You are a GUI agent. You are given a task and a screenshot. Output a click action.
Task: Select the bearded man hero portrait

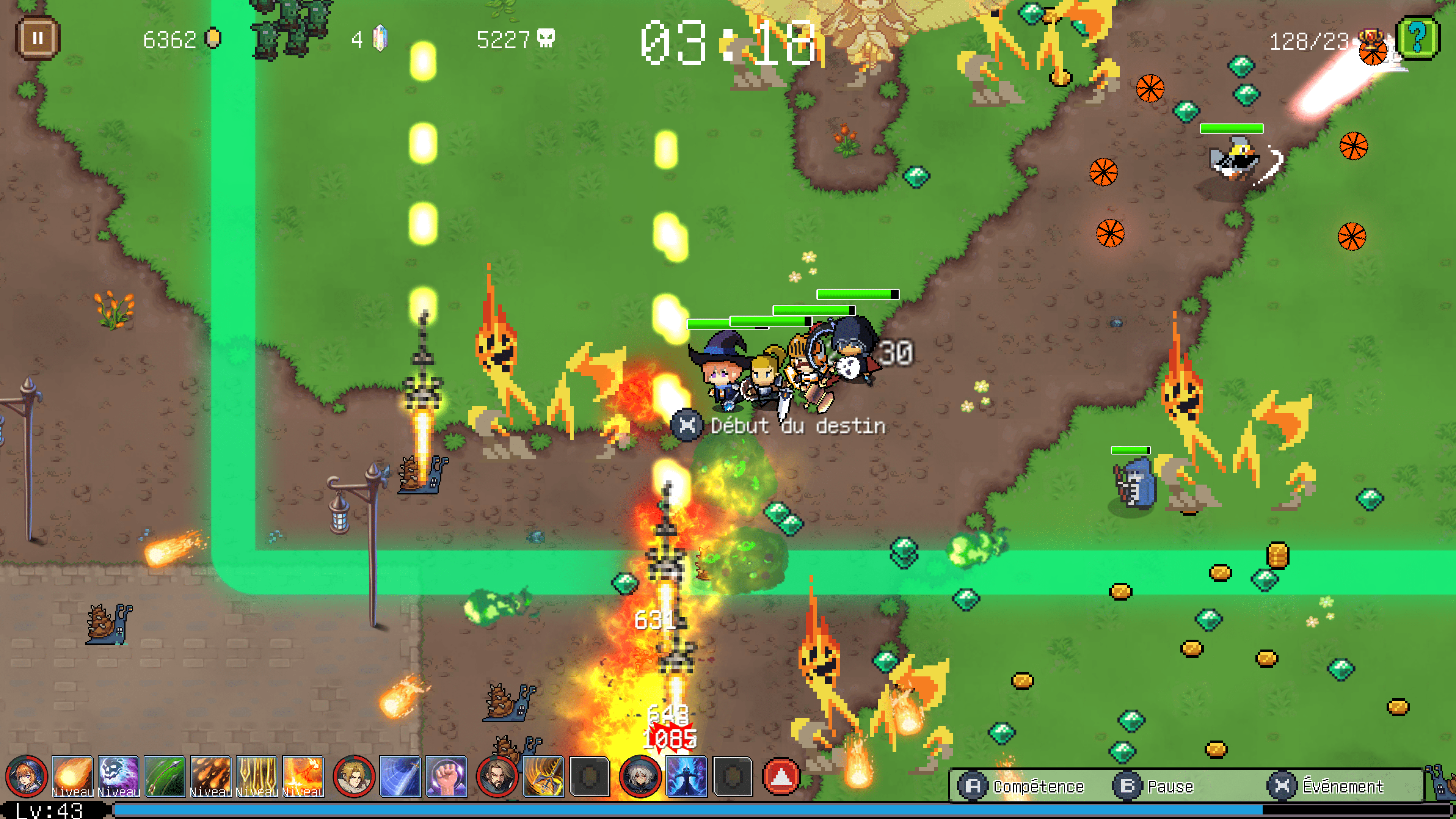pyautogui.click(x=497, y=777)
